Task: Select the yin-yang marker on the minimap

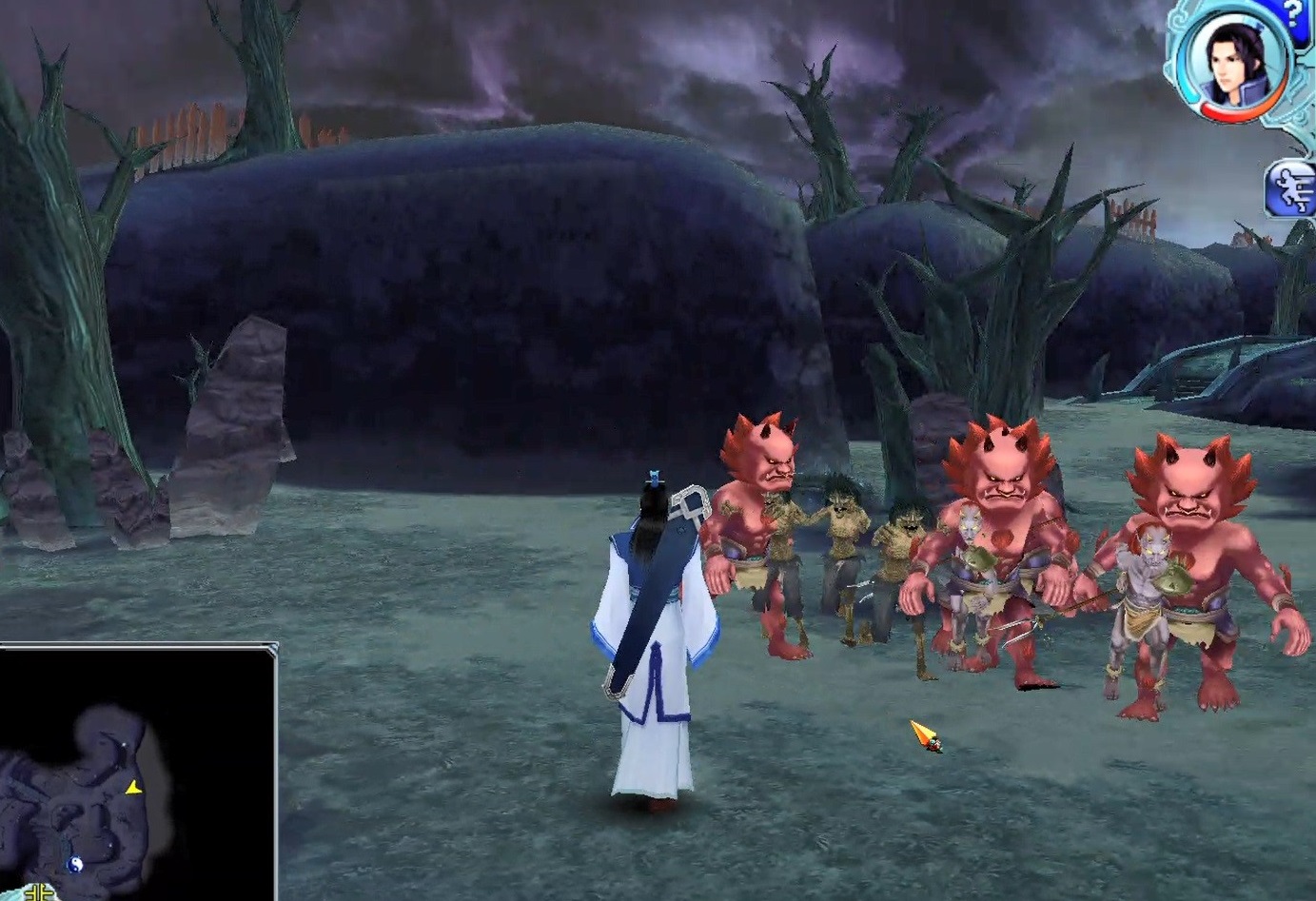Action: (74, 863)
